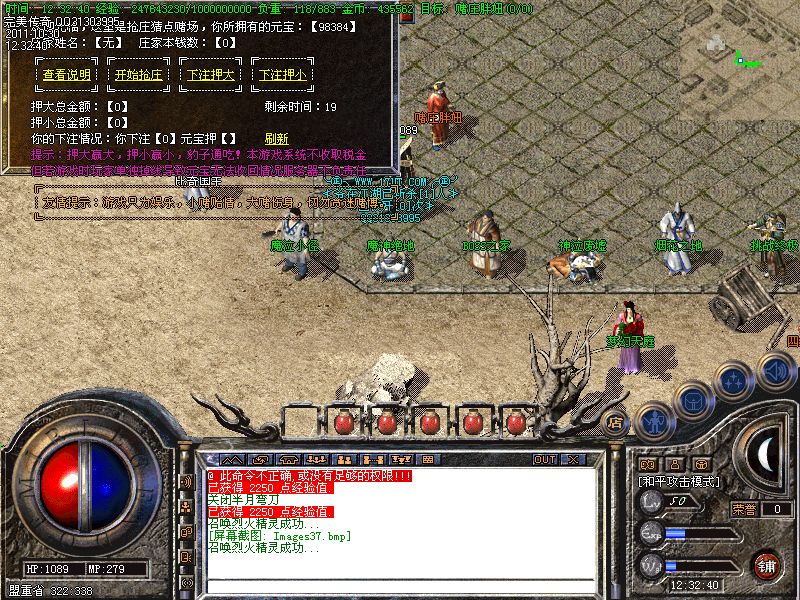The height and width of the screenshot is (600, 800).
Task: Close the chat panel with X
Action: tap(573, 459)
